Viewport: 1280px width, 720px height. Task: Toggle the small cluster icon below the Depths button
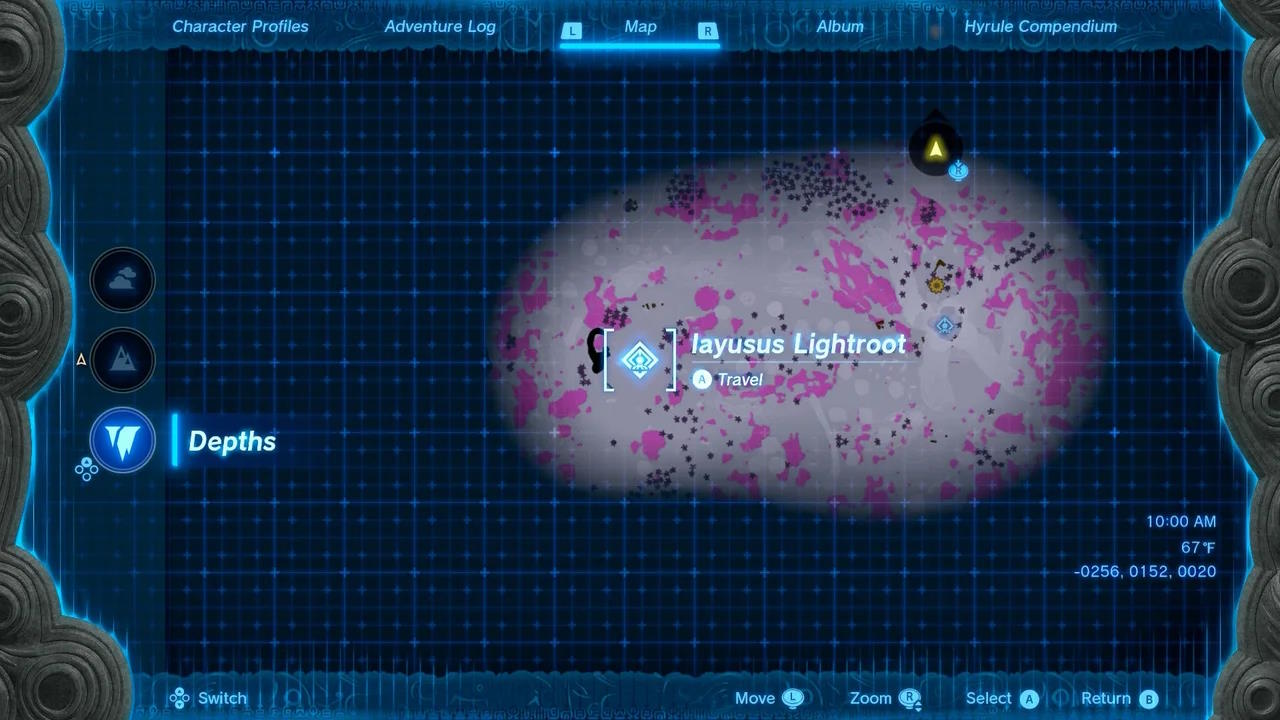tap(87, 470)
